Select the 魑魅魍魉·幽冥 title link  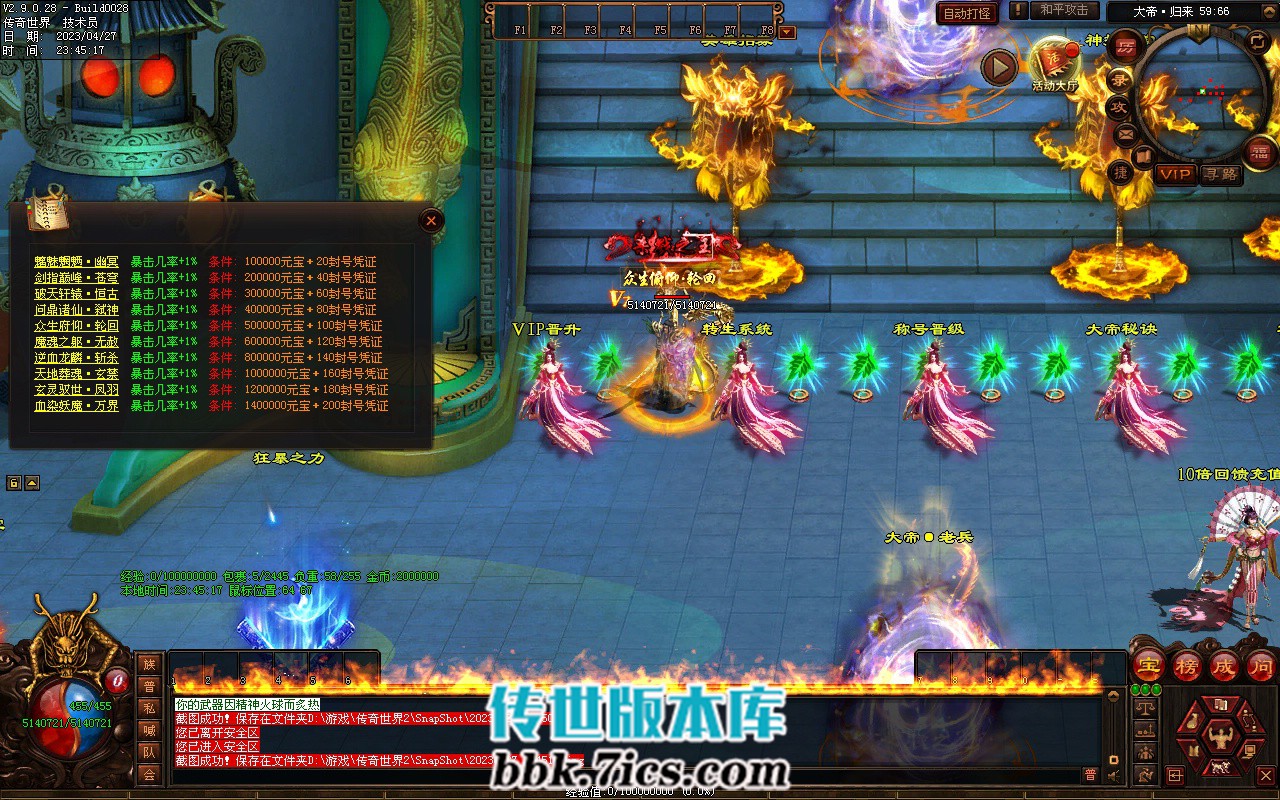tap(77, 262)
